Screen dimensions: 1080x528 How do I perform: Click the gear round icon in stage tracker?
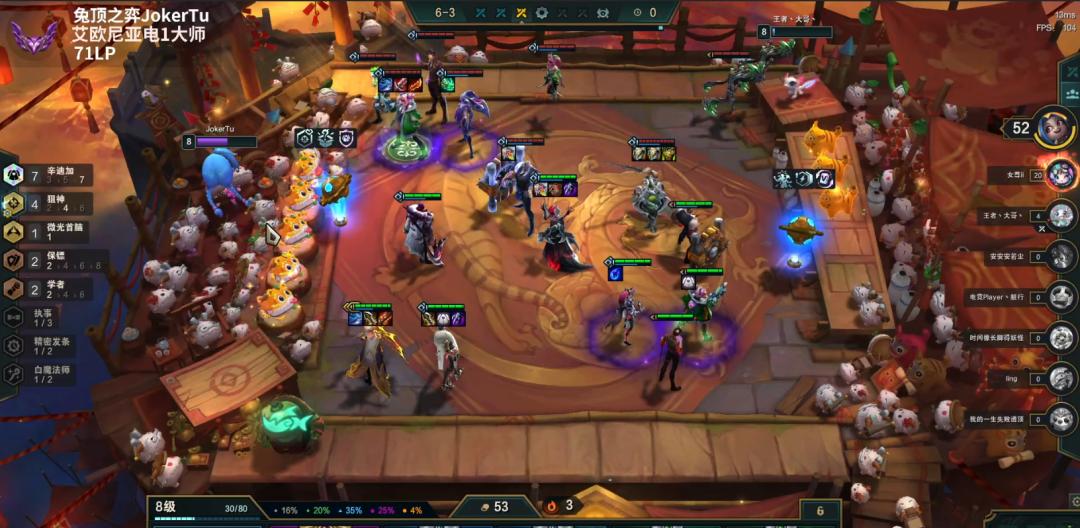(x=542, y=13)
